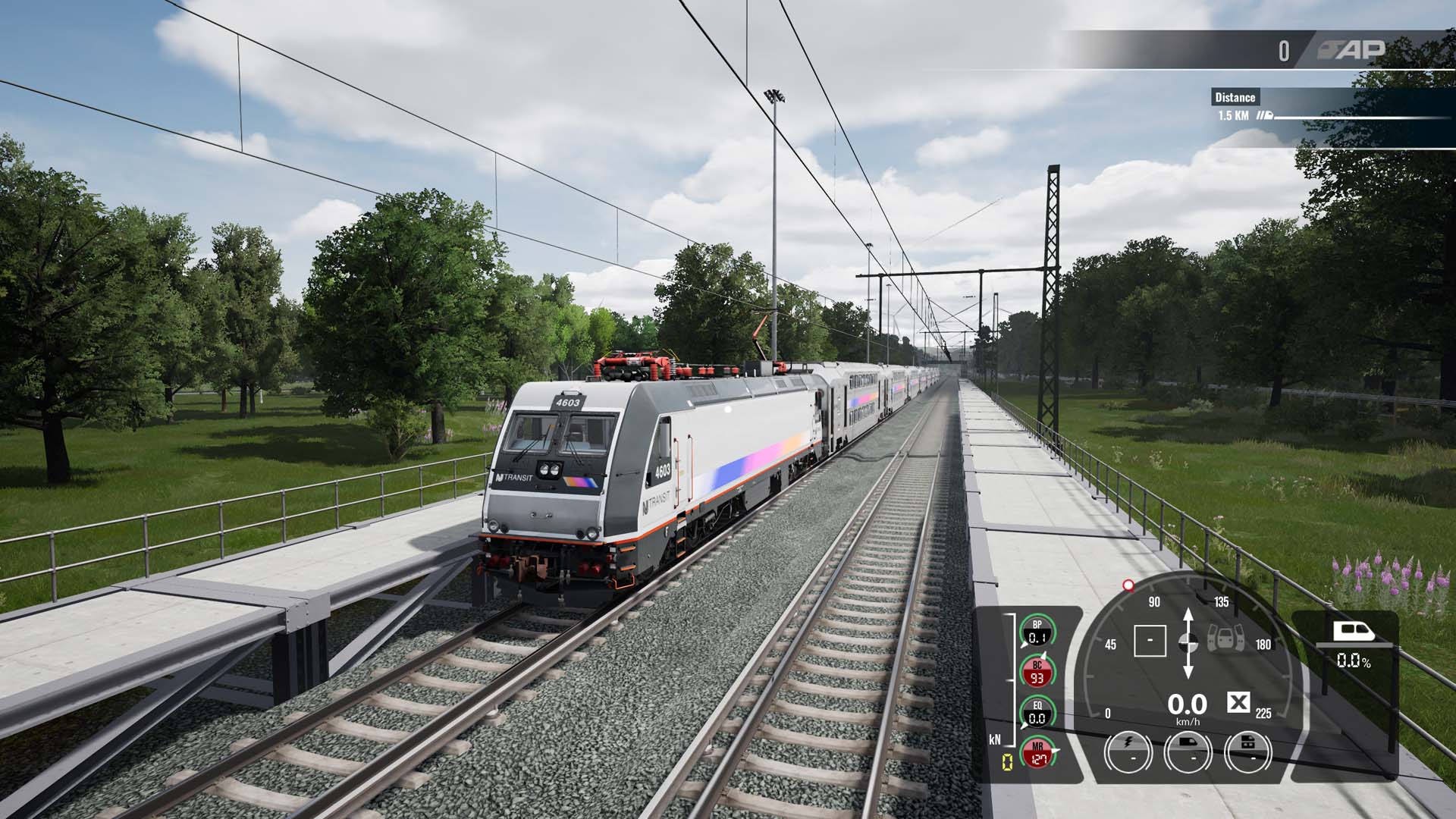Click the lightning bolt power dial
This screenshot has width=1456, height=819.
1128,752
